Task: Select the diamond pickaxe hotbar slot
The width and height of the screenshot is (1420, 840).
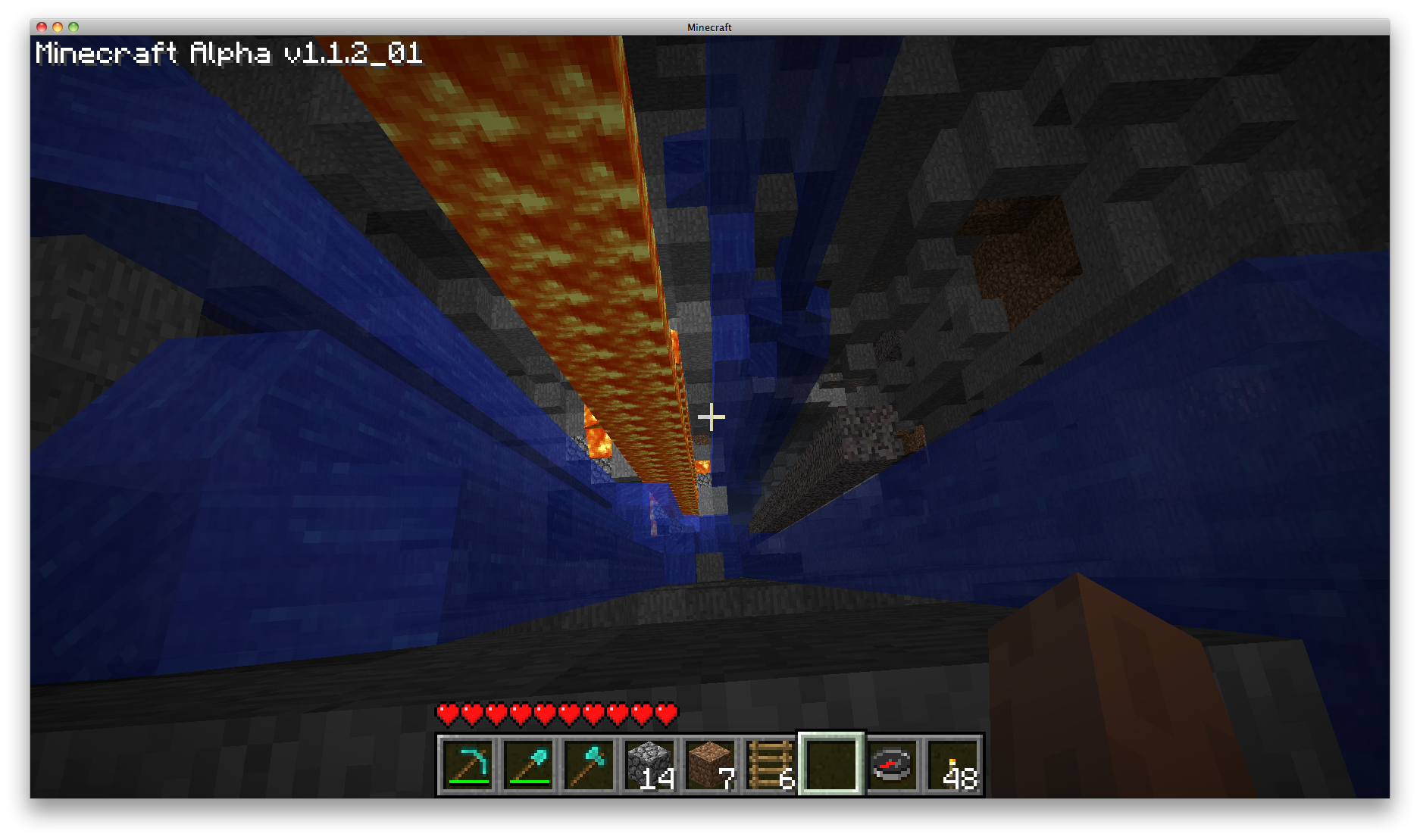Action: tap(468, 765)
